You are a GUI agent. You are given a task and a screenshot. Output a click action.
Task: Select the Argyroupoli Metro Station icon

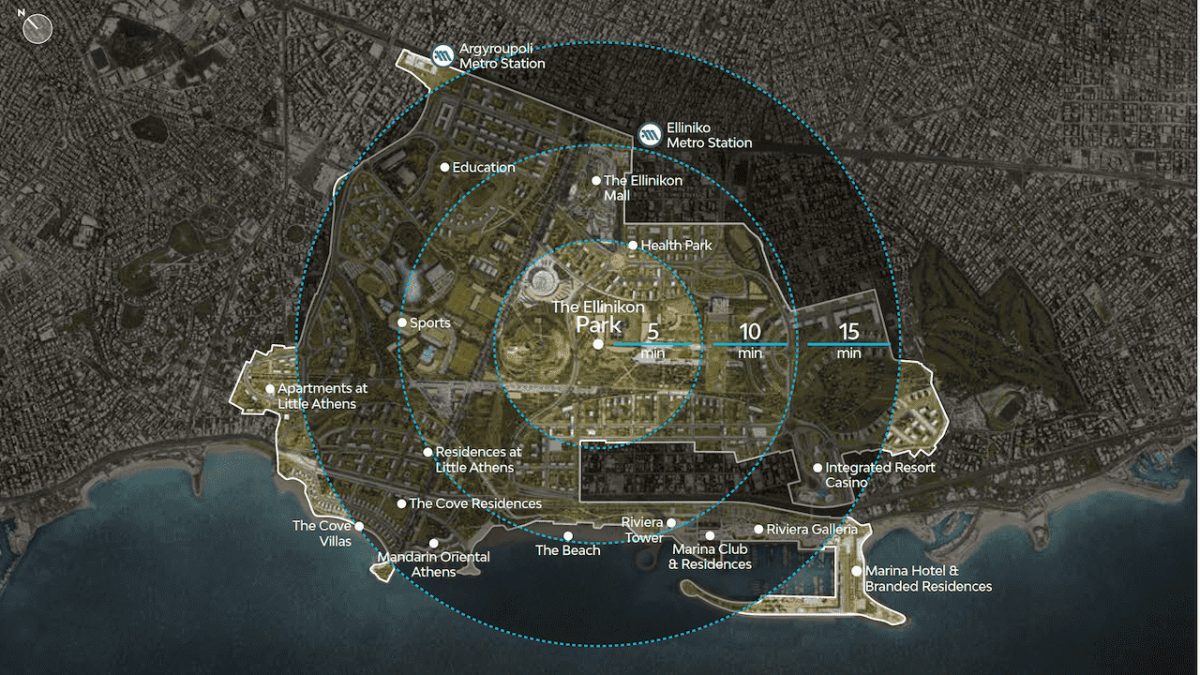(x=443, y=55)
